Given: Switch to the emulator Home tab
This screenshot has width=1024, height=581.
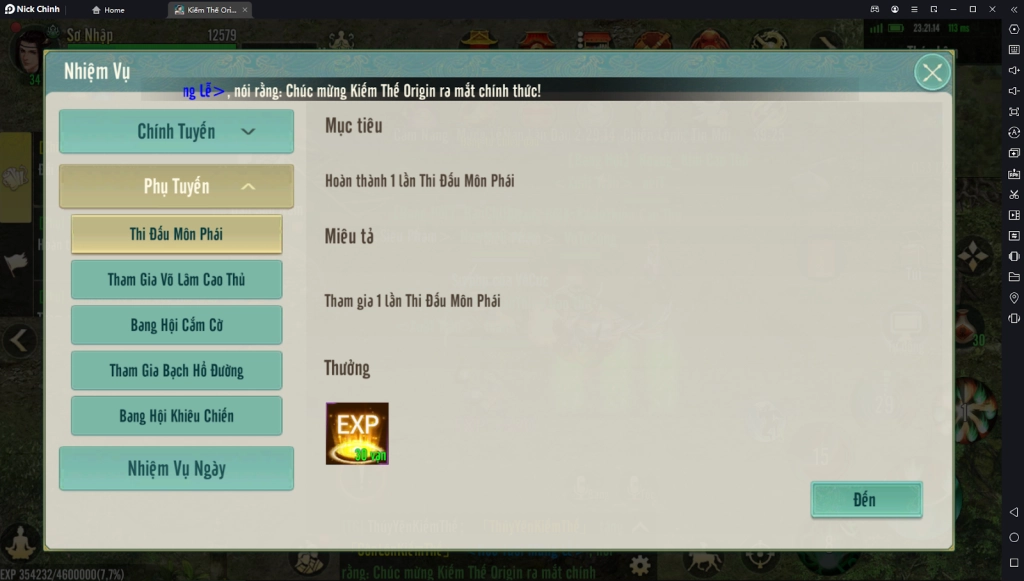Looking at the screenshot, I should click(x=109, y=10).
